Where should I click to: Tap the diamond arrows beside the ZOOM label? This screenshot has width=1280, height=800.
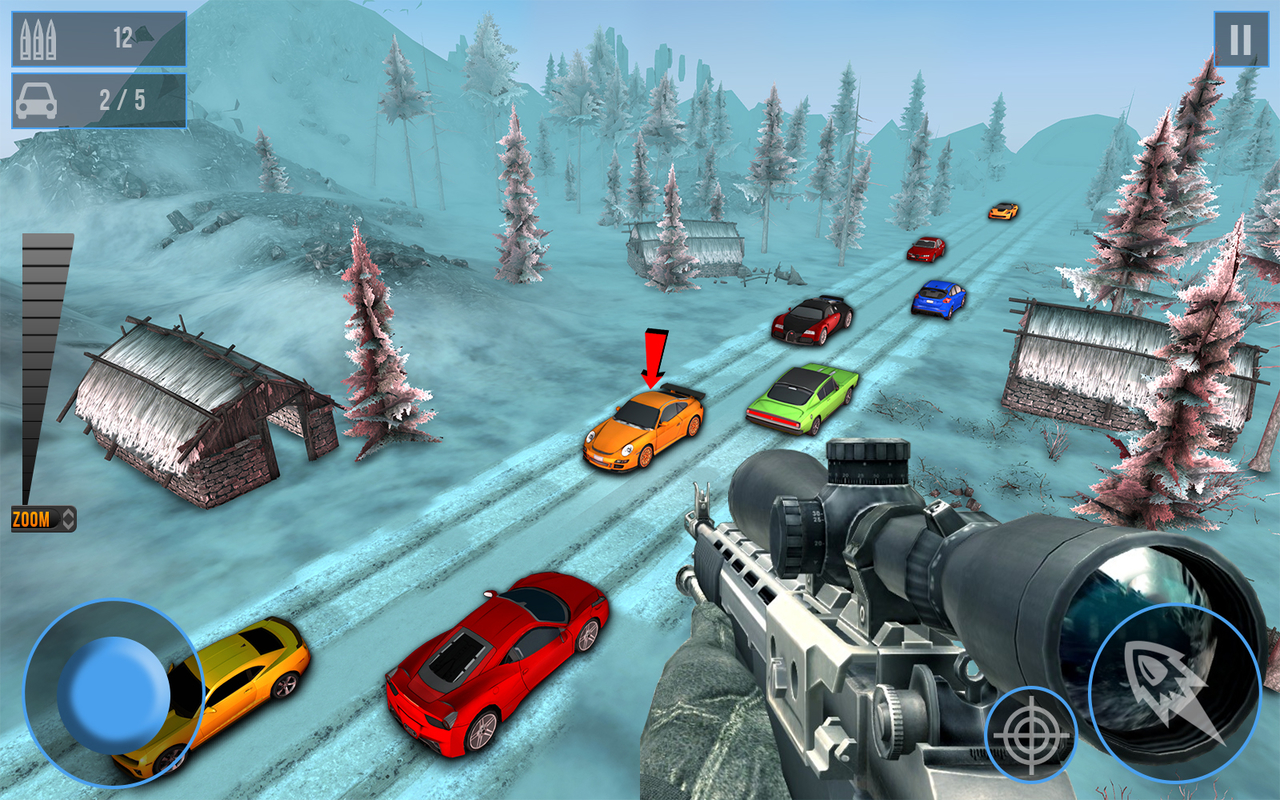click(x=68, y=518)
